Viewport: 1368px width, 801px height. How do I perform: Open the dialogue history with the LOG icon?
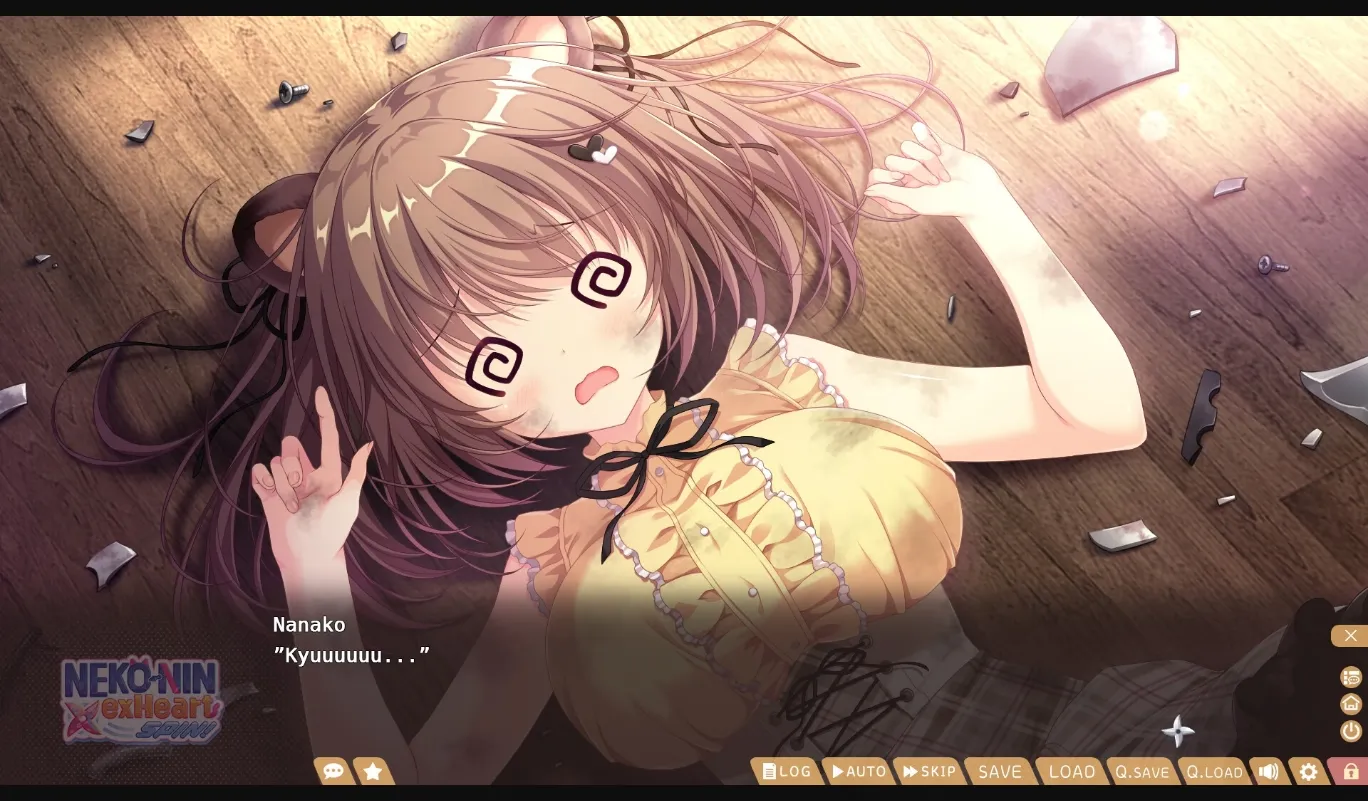tap(786, 771)
